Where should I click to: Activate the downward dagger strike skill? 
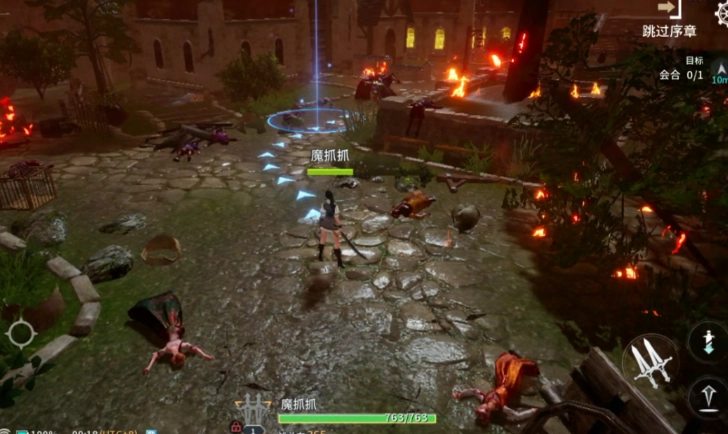[x=708, y=341]
